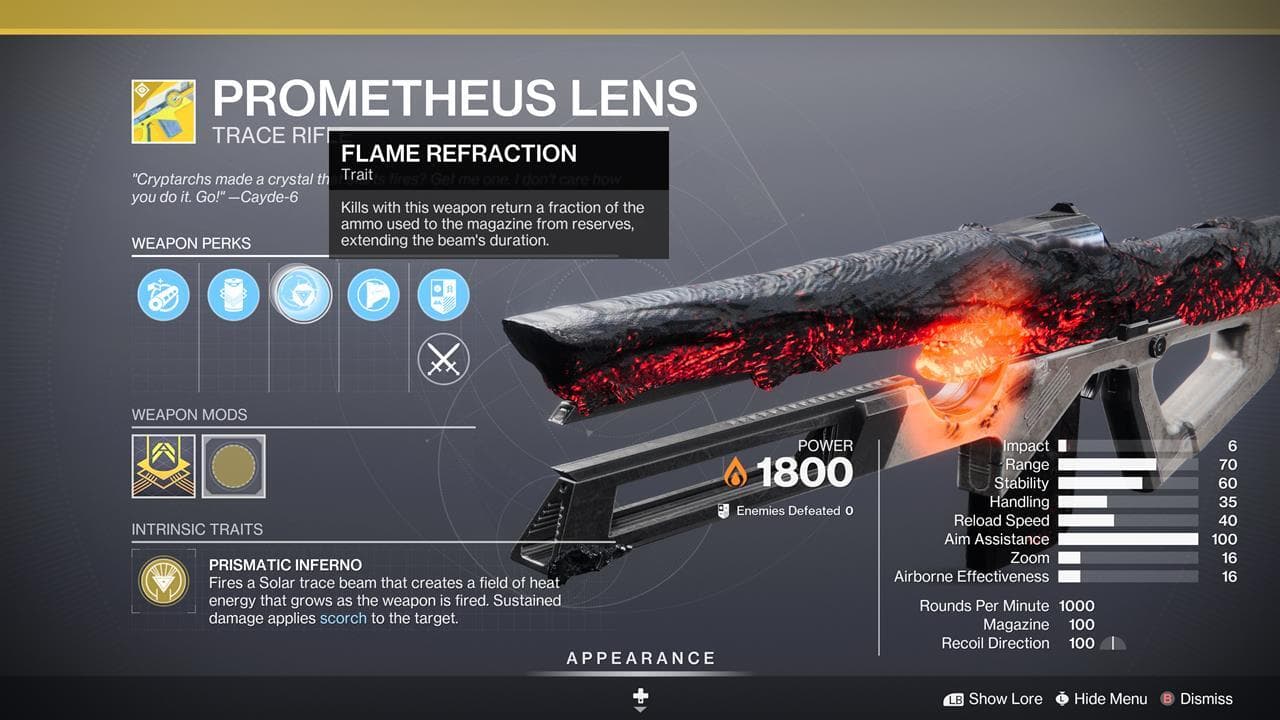The image size is (1280, 720).
Task: Select the stock perk icon
Action: click(x=373, y=295)
